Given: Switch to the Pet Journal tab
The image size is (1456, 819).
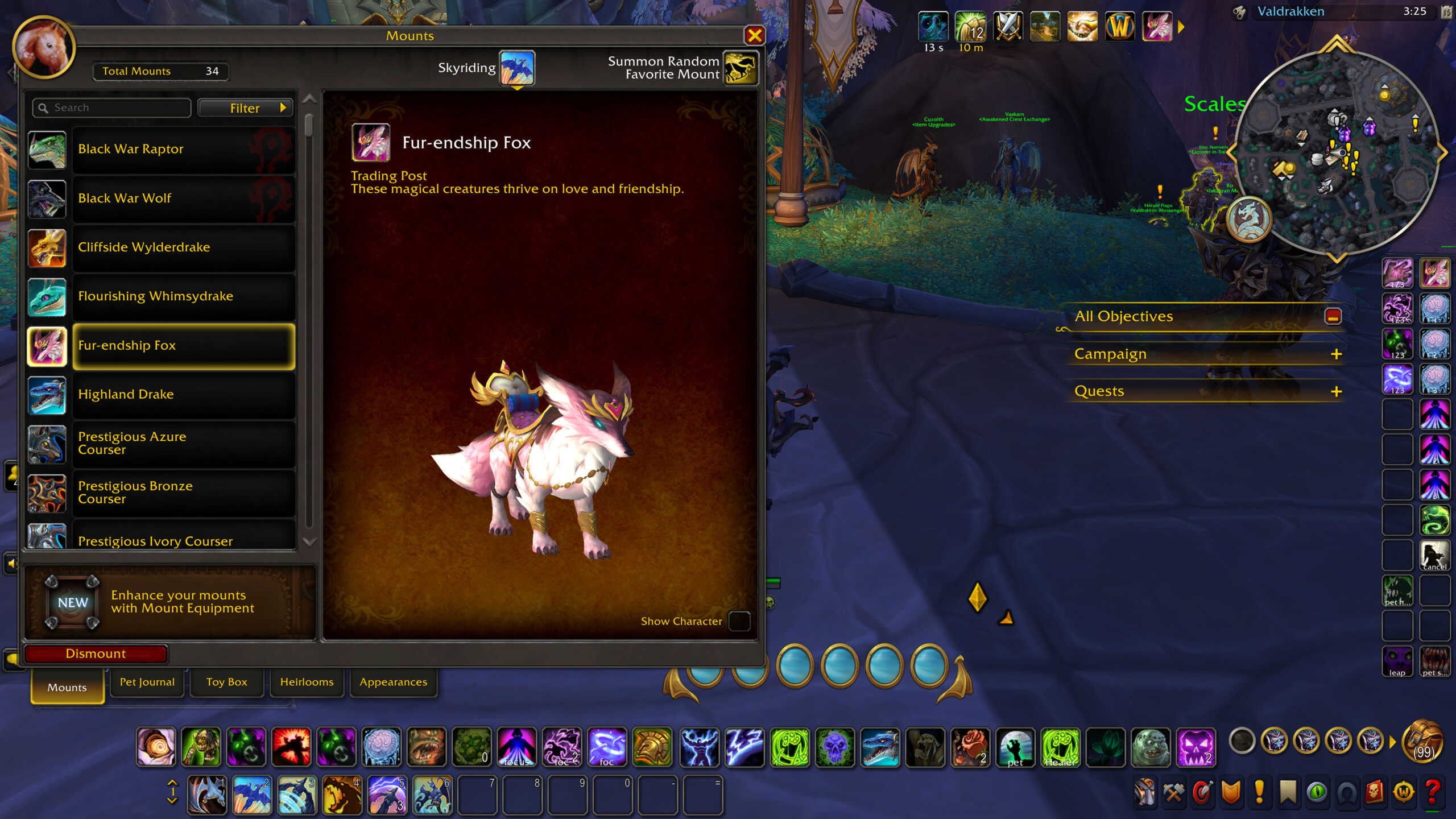Looking at the screenshot, I should tap(147, 682).
